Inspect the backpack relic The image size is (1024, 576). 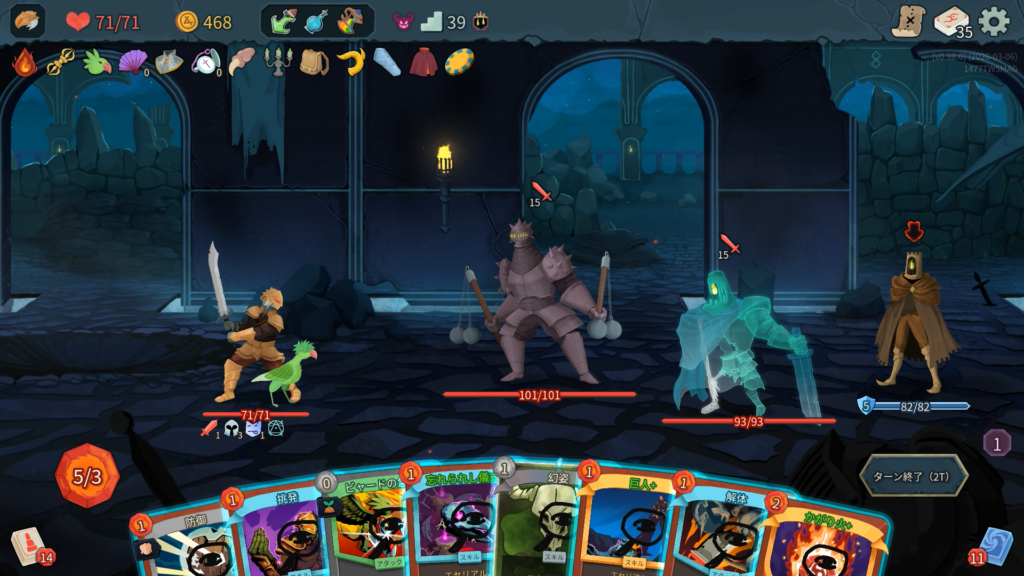coord(314,63)
